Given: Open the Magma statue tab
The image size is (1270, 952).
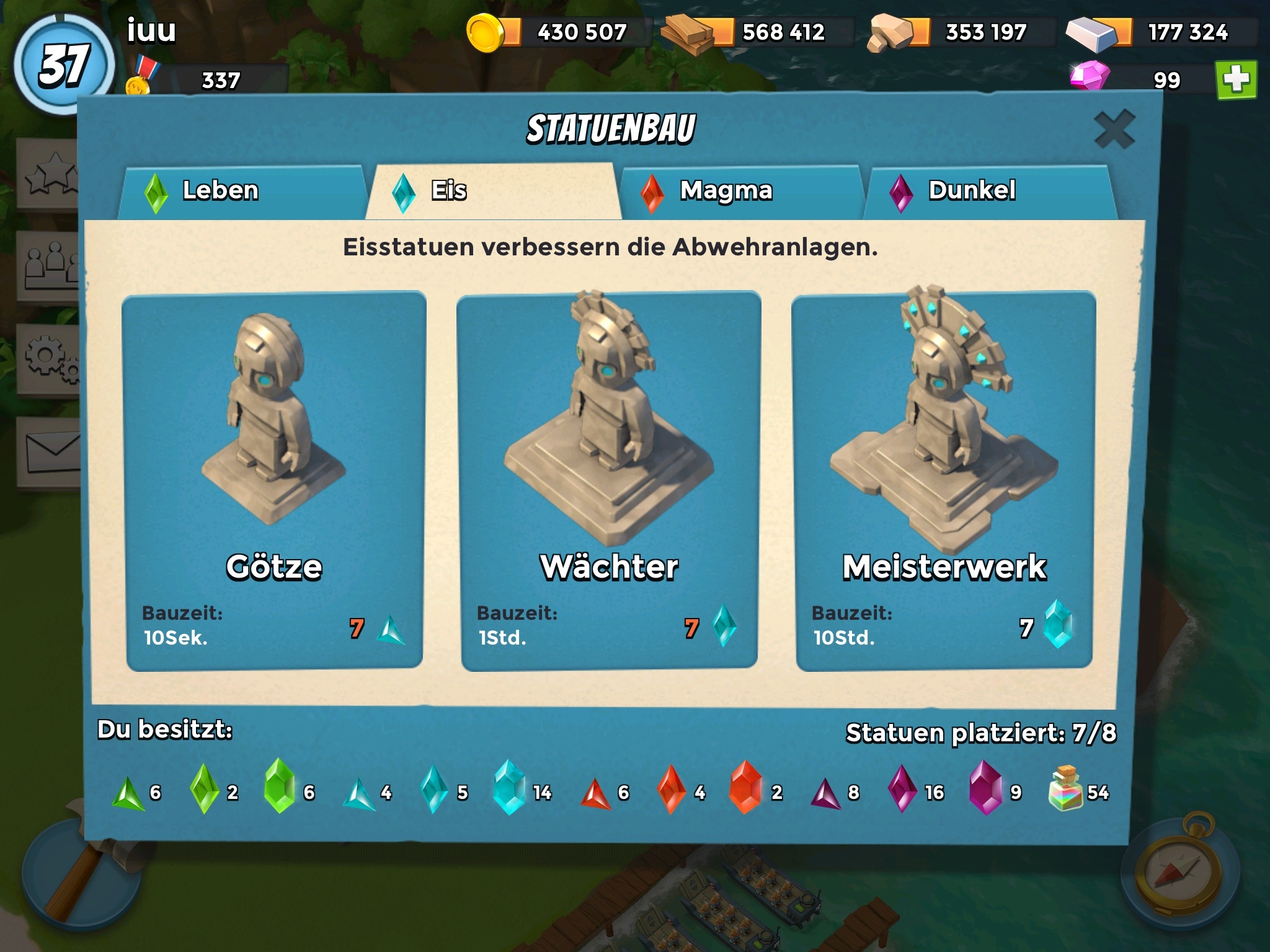Looking at the screenshot, I should pyautogui.click(x=740, y=191).
